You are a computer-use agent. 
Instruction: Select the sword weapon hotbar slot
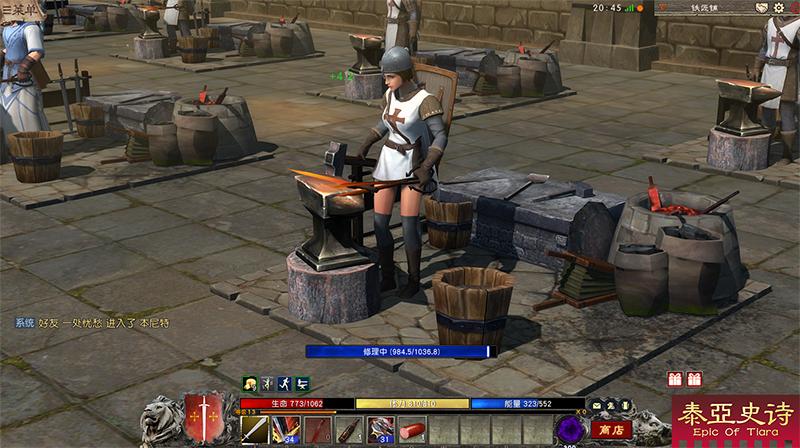255,430
